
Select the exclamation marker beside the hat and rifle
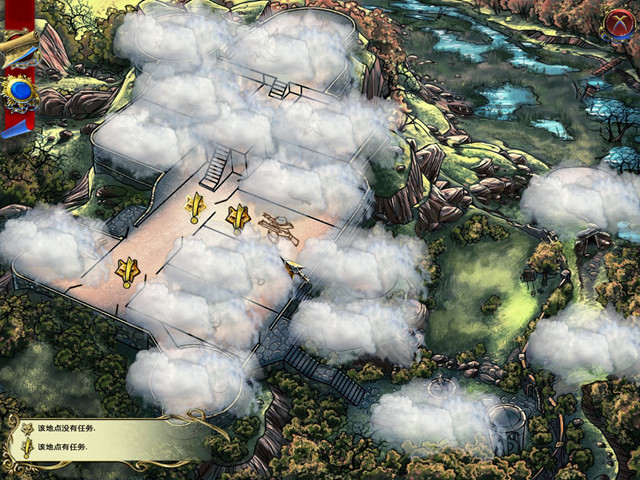click(x=238, y=216)
